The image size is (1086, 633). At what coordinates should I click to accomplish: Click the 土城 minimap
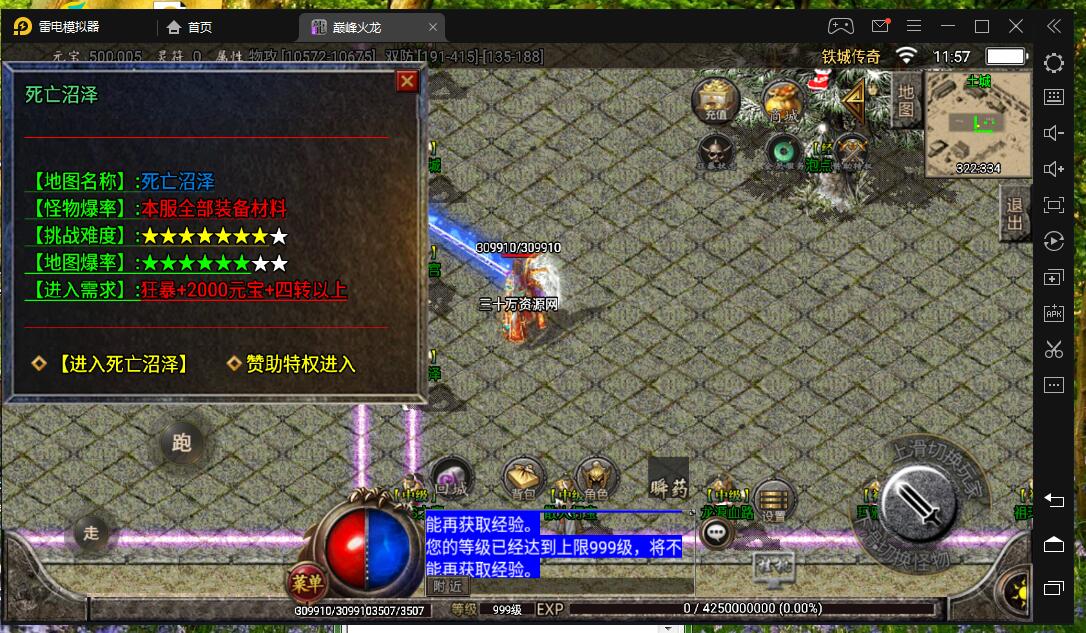point(977,124)
